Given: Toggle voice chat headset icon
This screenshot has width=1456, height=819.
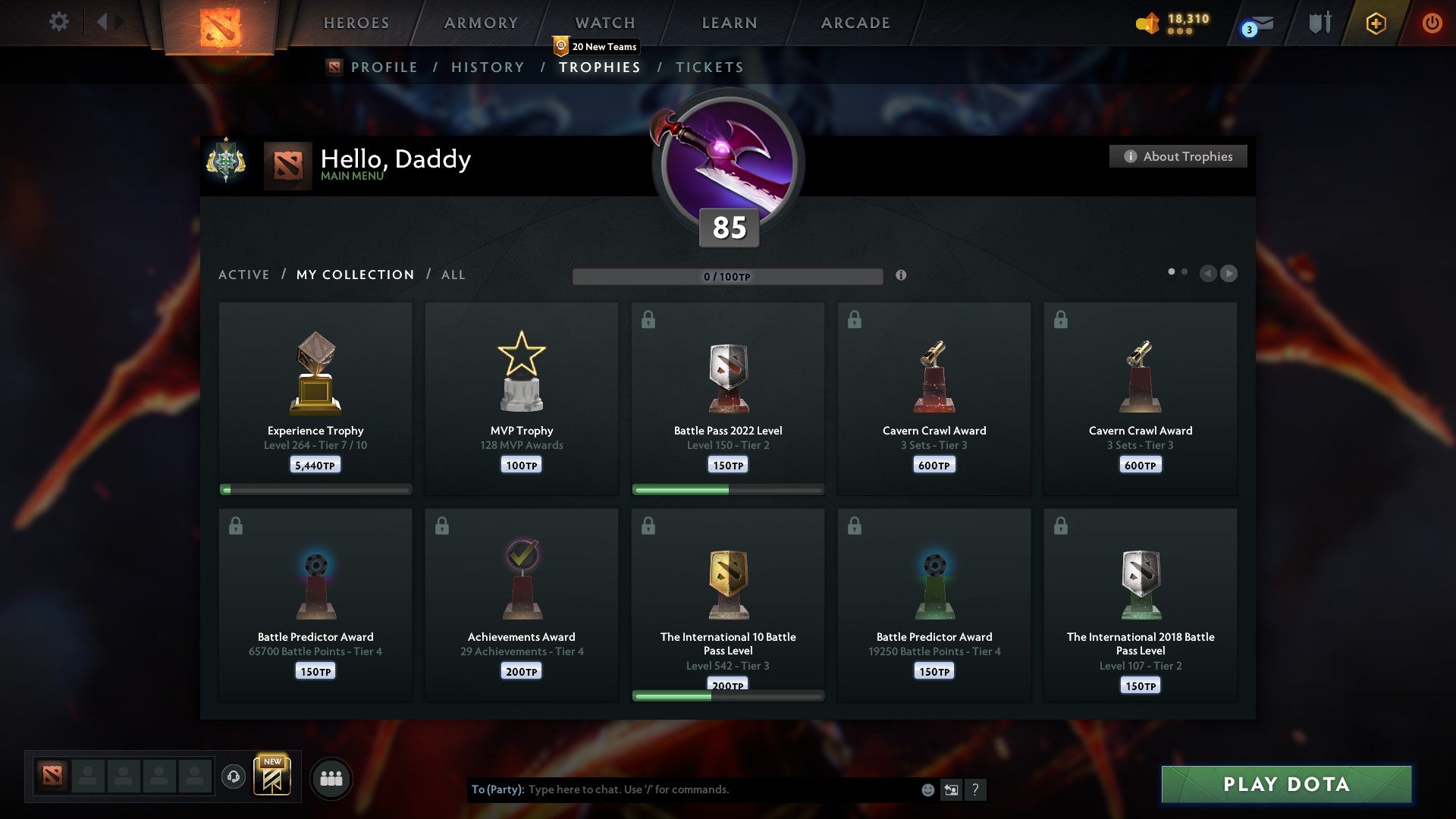Looking at the screenshot, I should (x=234, y=777).
